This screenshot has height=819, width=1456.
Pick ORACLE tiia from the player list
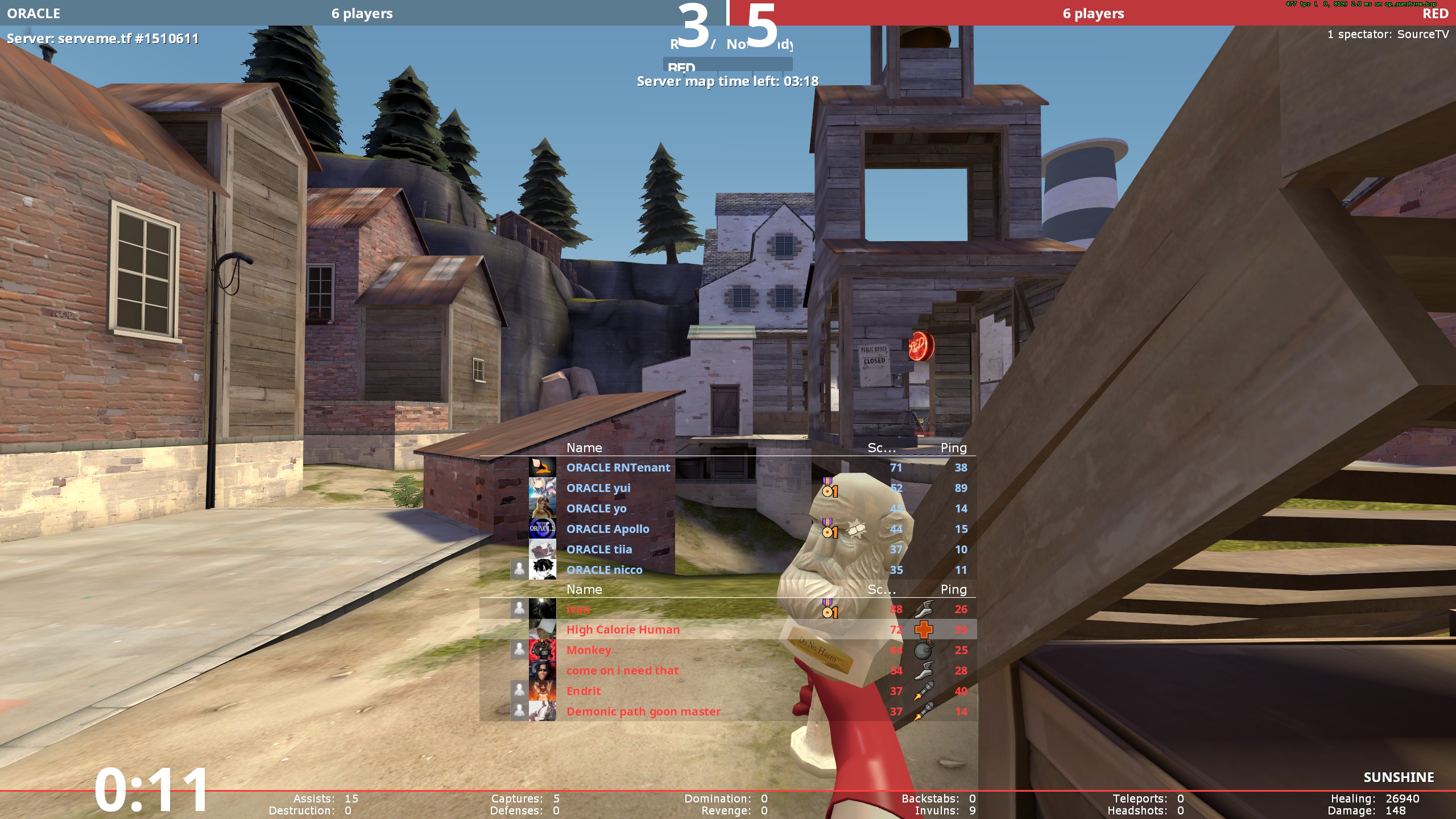(x=599, y=549)
